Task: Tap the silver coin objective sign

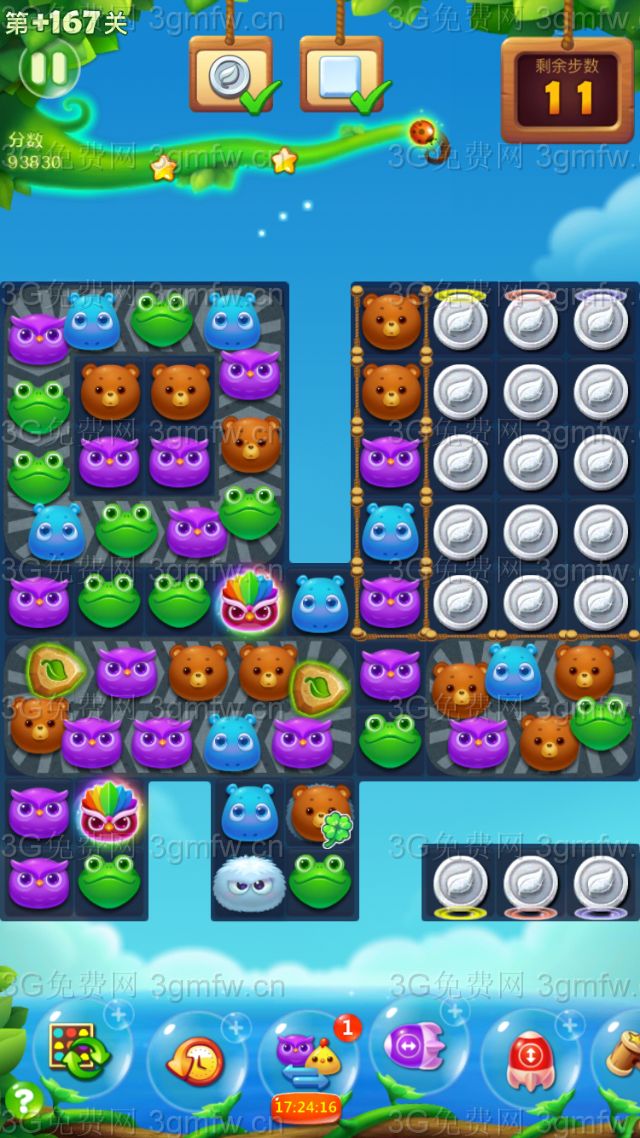Action: click(x=231, y=74)
